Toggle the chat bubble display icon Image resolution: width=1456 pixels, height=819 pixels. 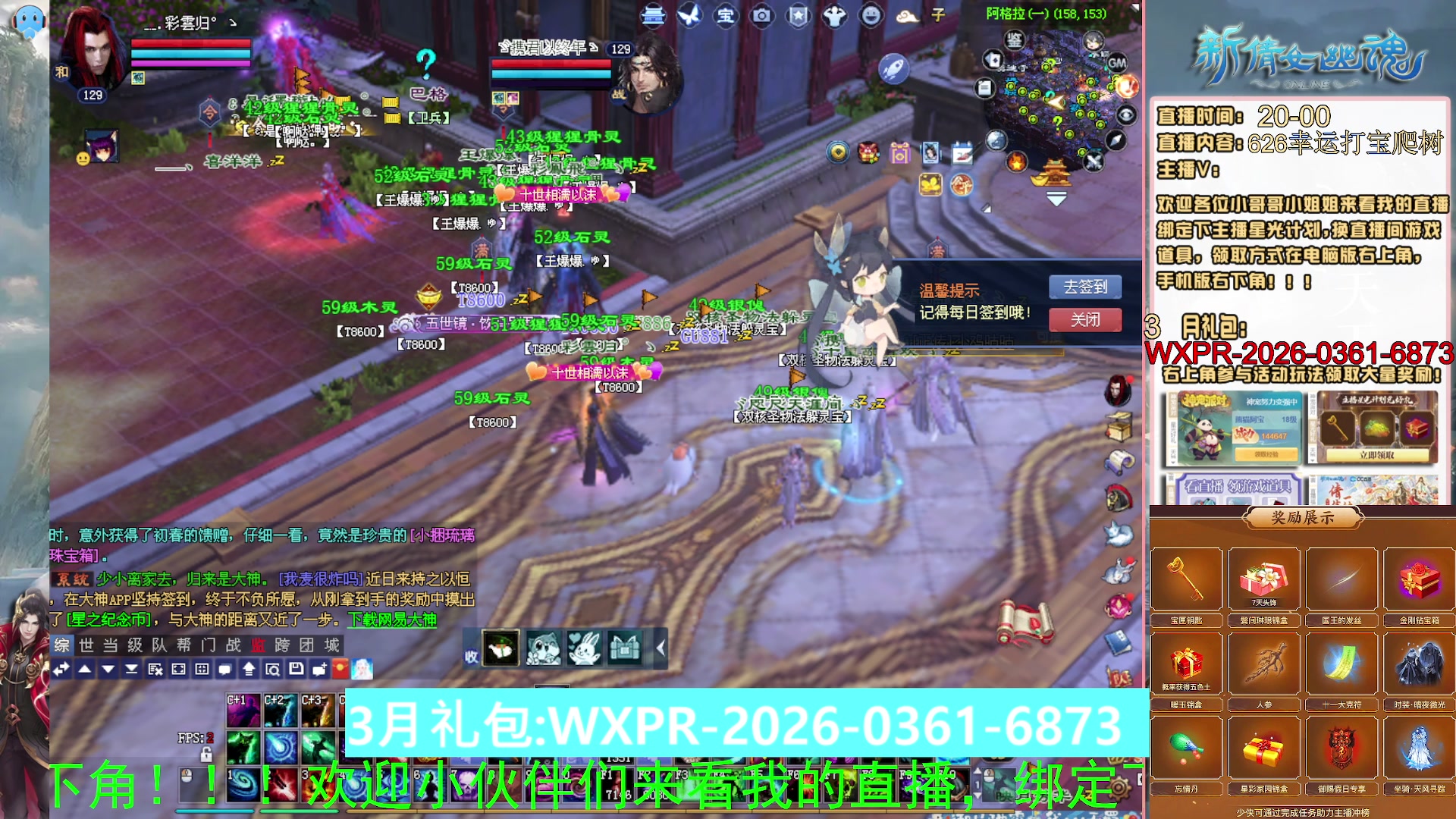pyautogui.click(x=224, y=670)
